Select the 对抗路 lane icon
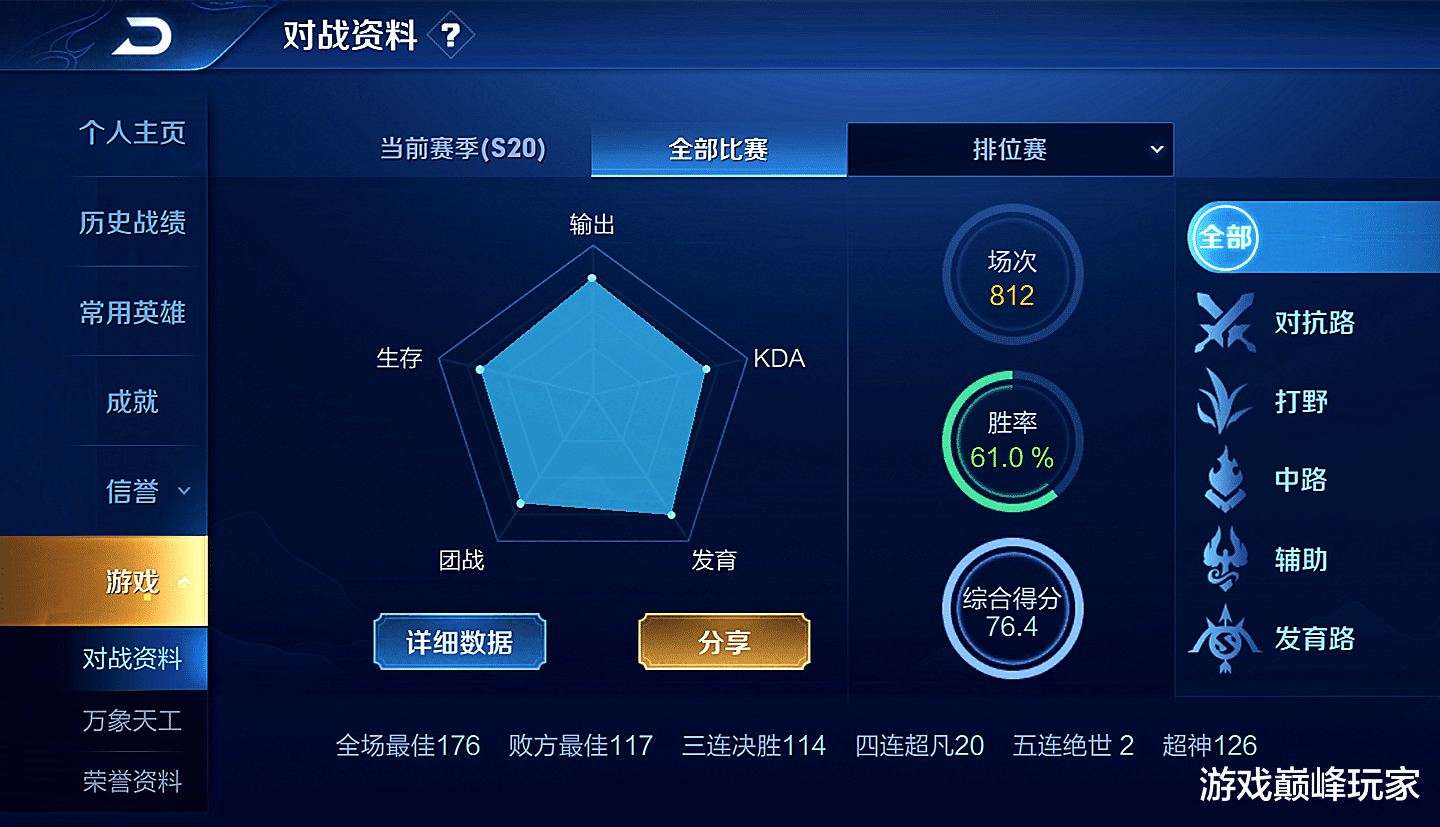Screen dimensions: 1440x827 point(1224,324)
